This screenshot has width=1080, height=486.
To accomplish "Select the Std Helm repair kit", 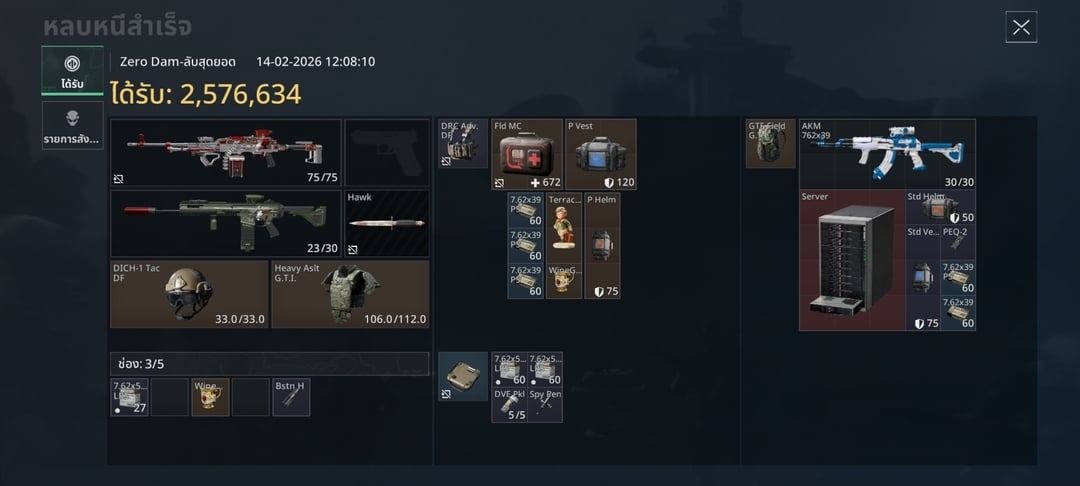I will [x=940, y=207].
